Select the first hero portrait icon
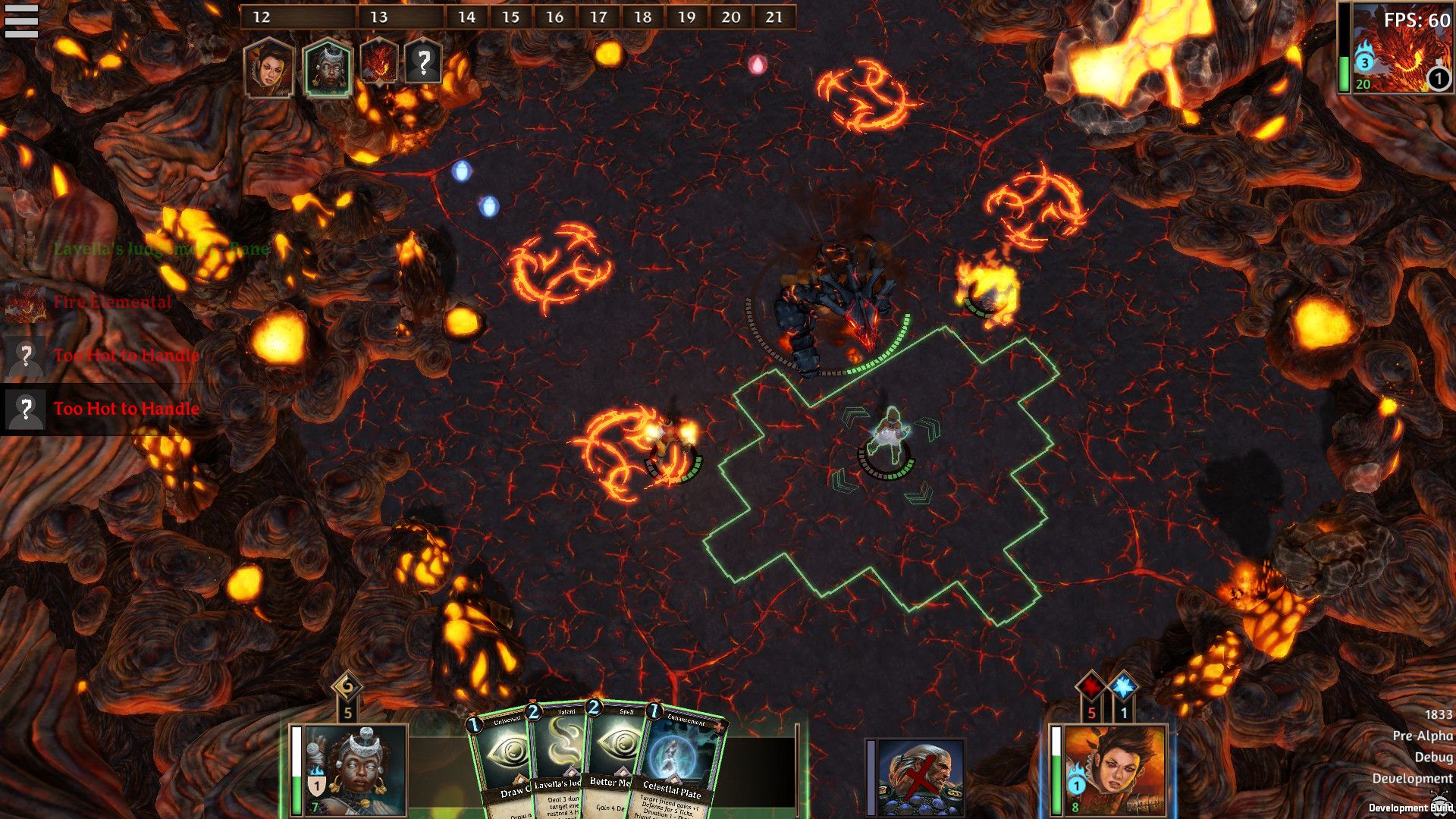This screenshot has height=819, width=1456. click(270, 67)
